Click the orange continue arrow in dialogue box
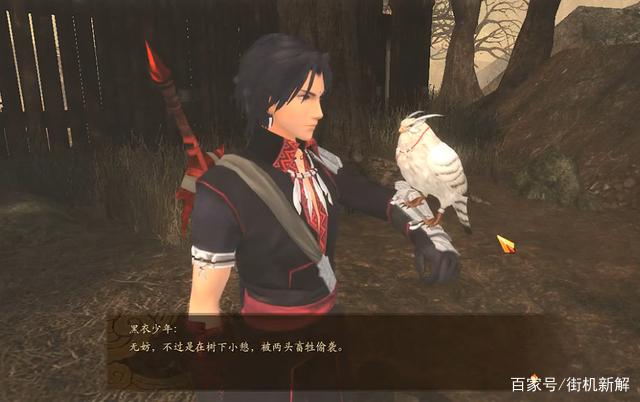Viewport: 640px width, 402px height. [534, 380]
